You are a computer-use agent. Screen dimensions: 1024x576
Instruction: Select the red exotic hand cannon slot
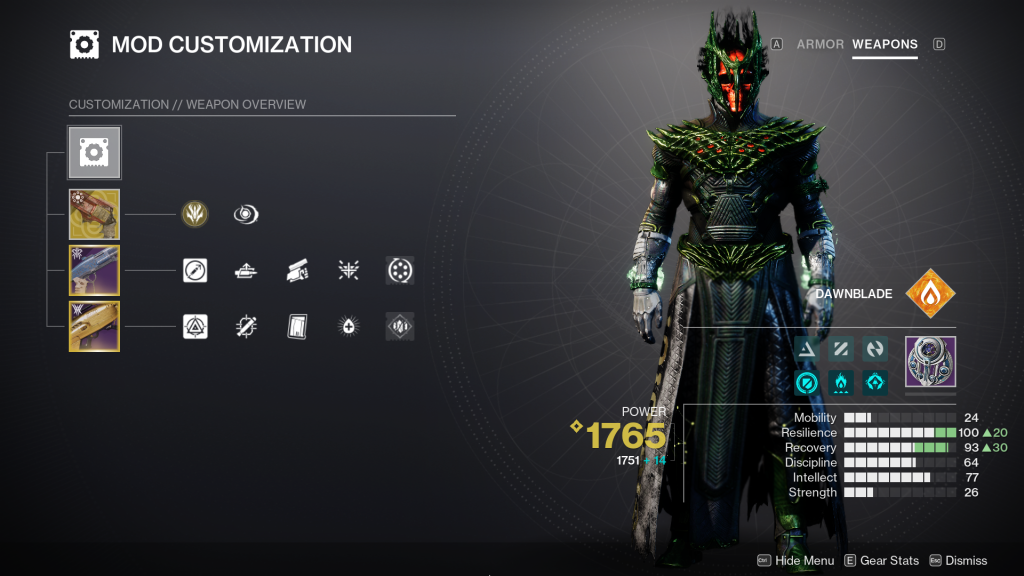pyautogui.click(x=94, y=214)
